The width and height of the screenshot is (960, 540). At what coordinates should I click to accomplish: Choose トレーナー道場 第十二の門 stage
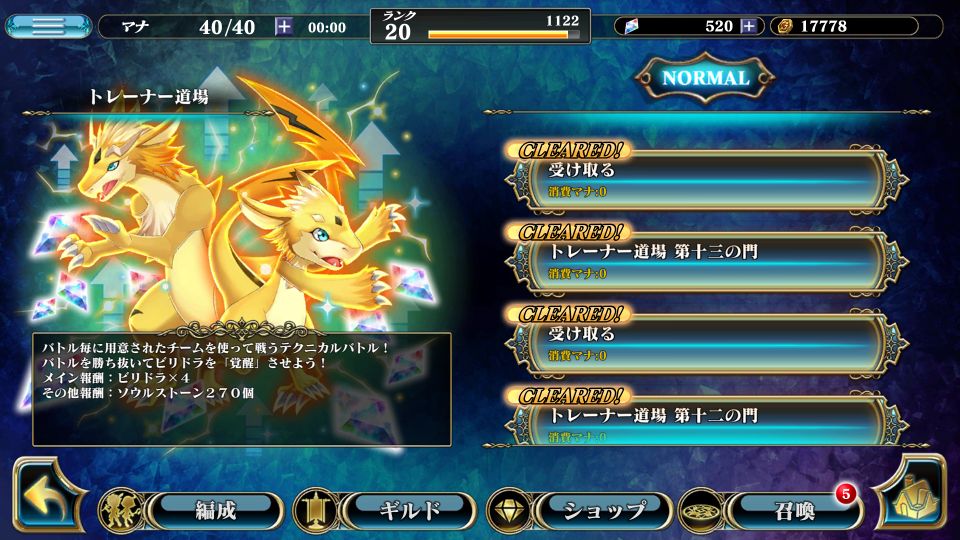point(700,422)
